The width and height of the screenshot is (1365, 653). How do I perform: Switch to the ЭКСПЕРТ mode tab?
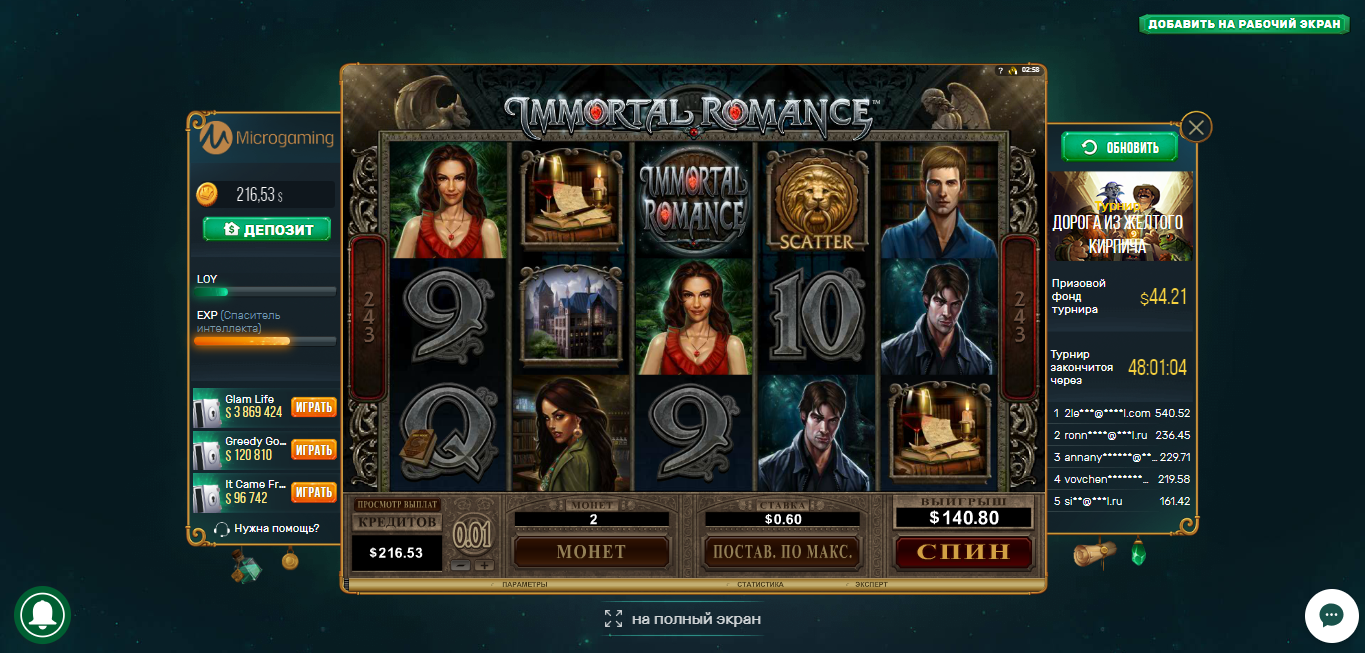pyautogui.click(x=871, y=584)
